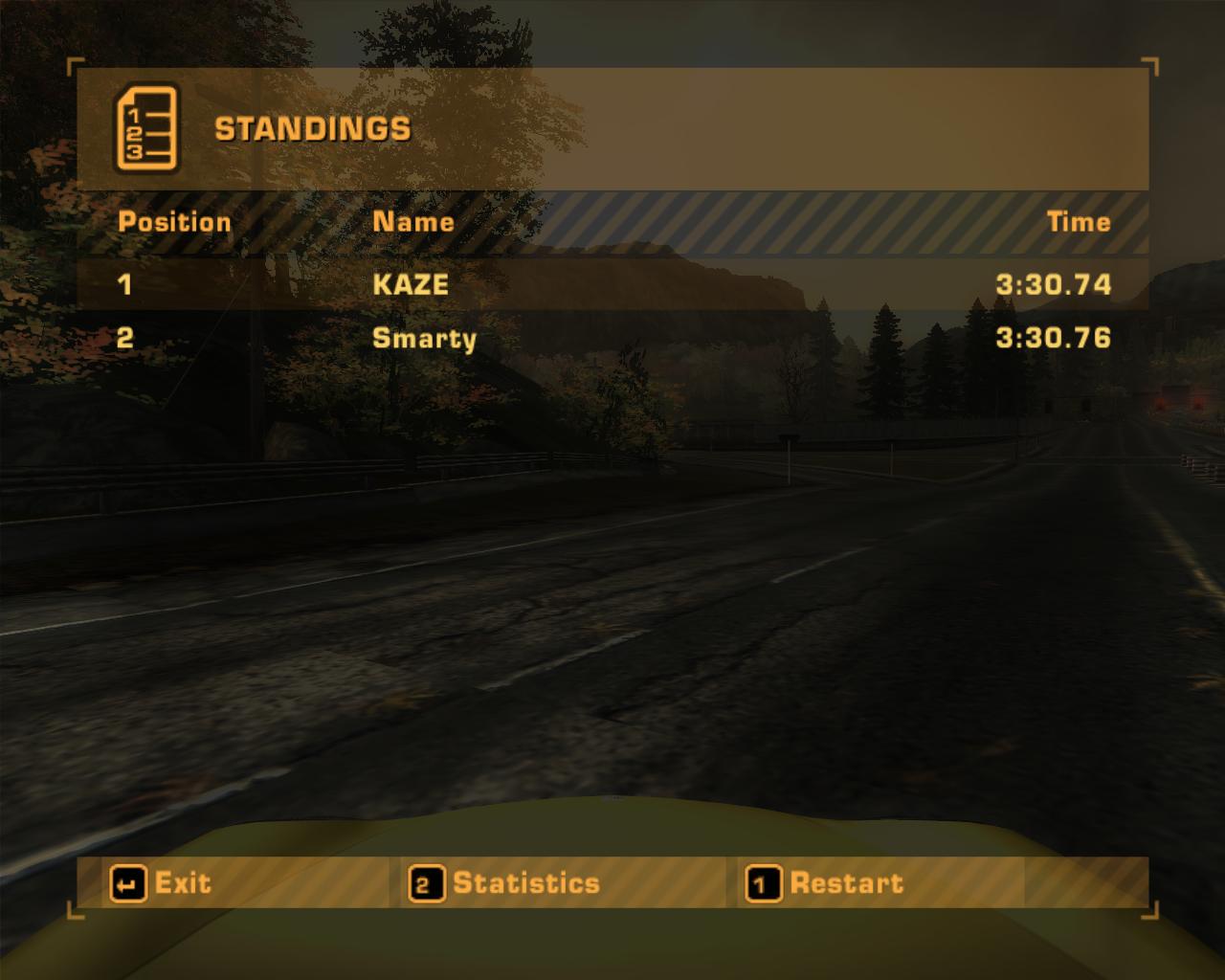
Task: Select Smarty's second place row
Action: 612,338
